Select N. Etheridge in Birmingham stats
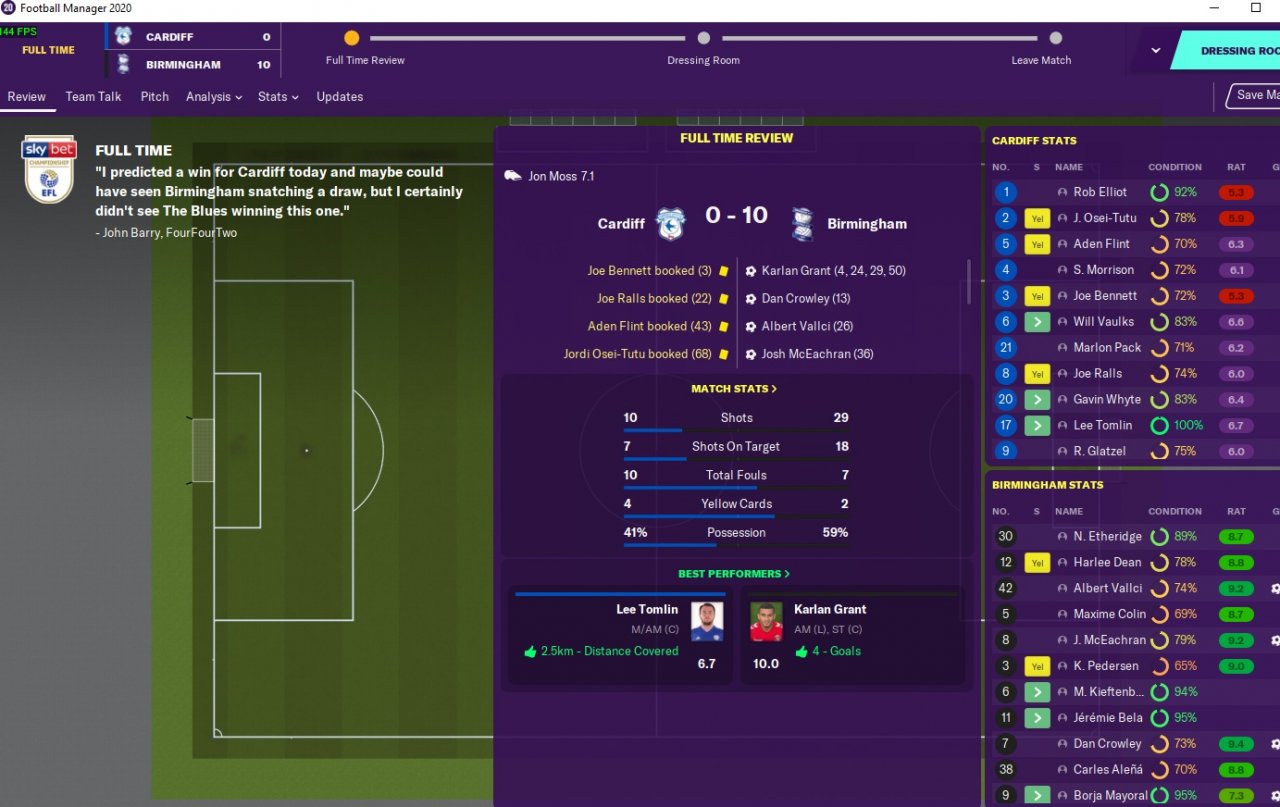The height and width of the screenshot is (807, 1280). click(1107, 537)
